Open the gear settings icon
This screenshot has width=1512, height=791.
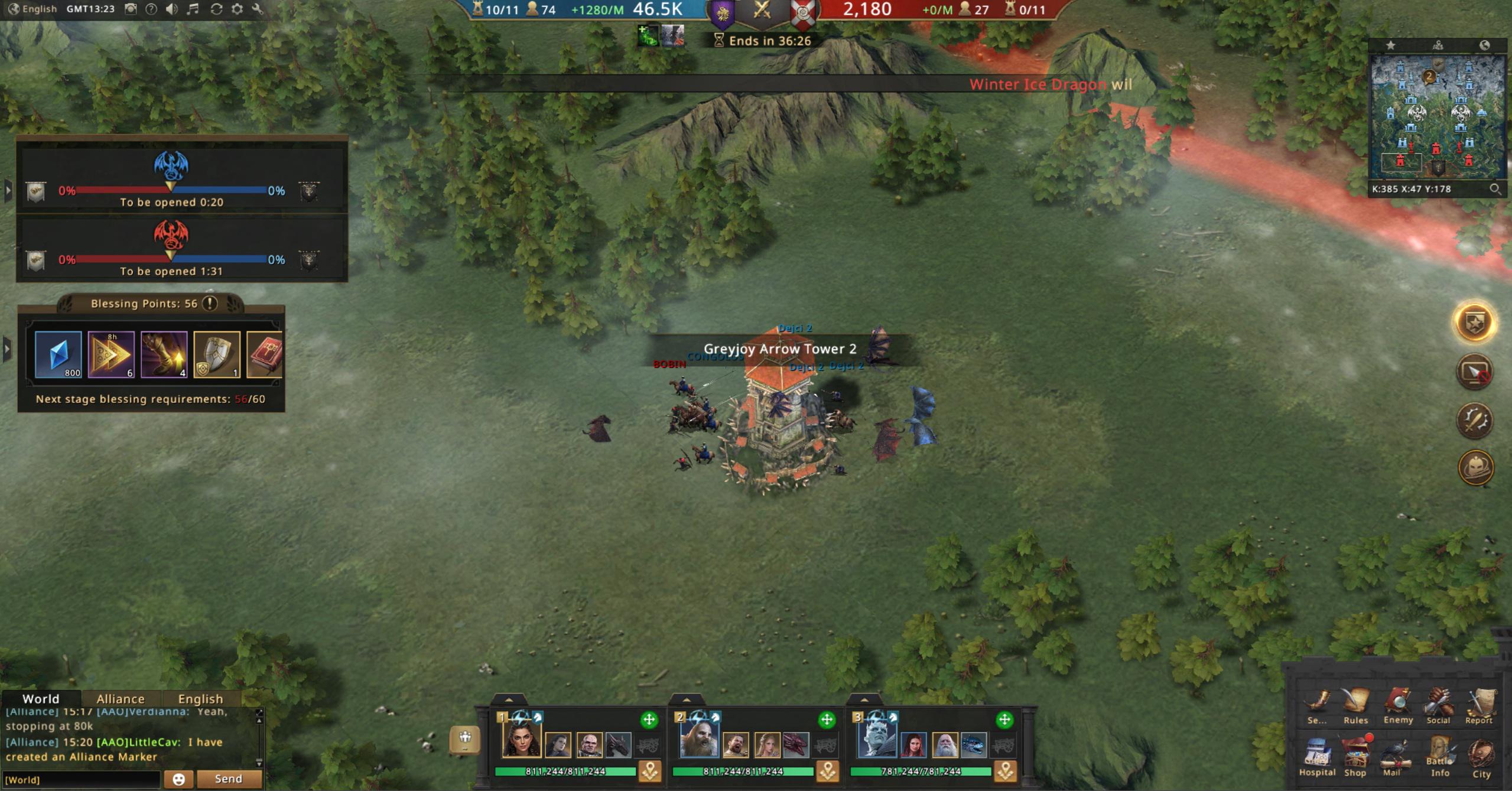(x=237, y=9)
